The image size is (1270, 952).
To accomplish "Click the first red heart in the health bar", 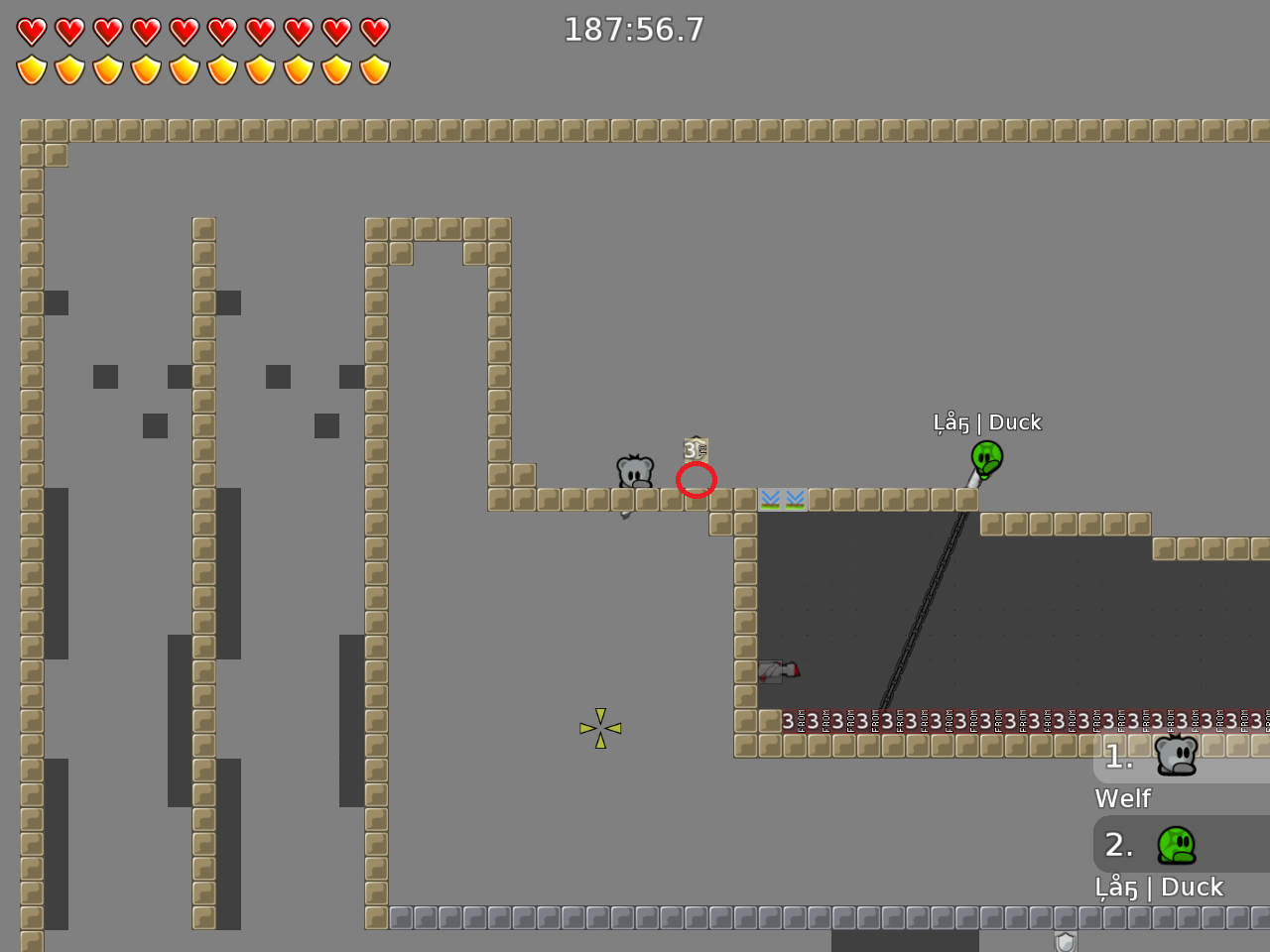I will [x=33, y=30].
